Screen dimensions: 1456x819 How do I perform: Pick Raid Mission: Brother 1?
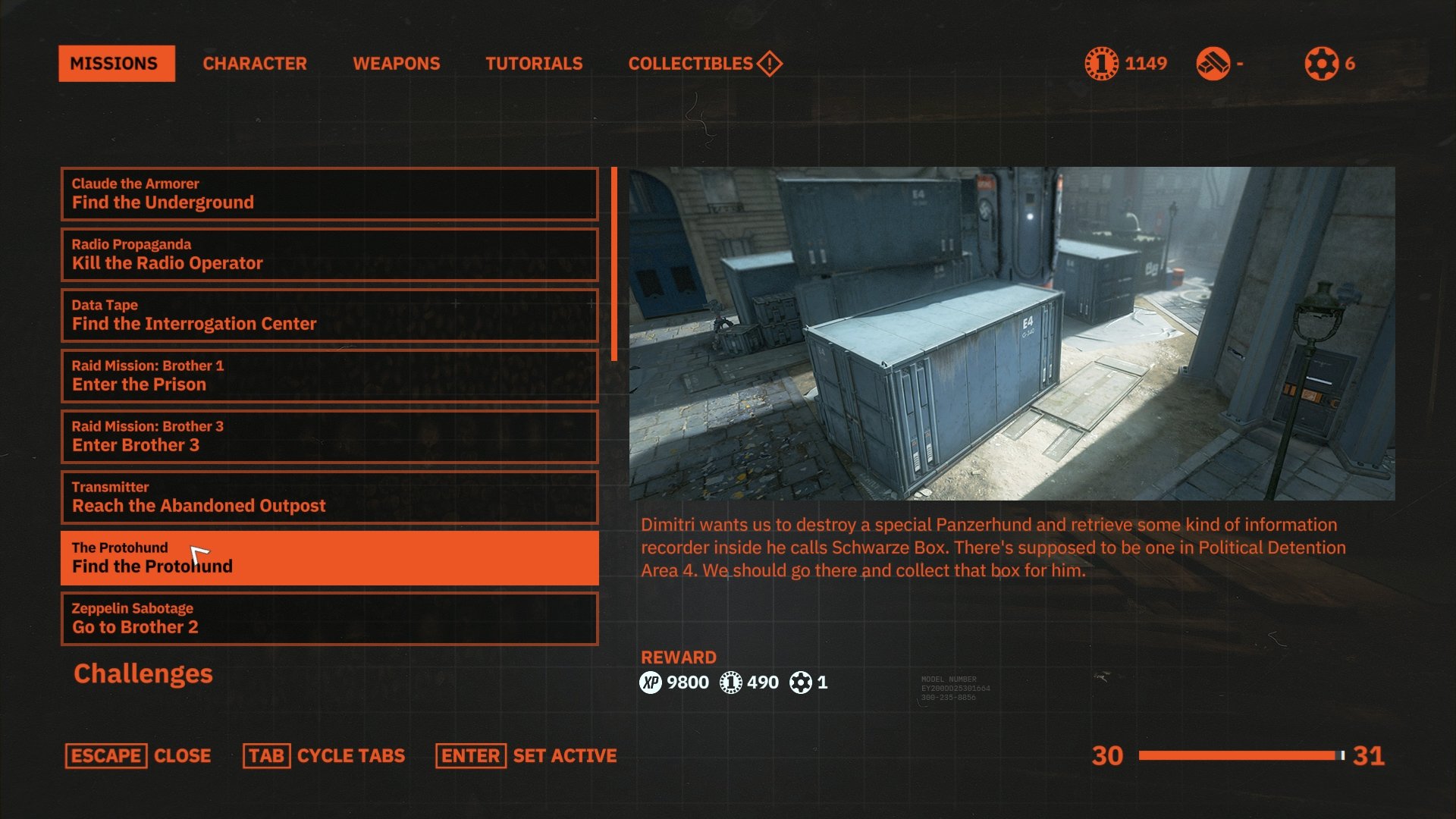coord(329,376)
